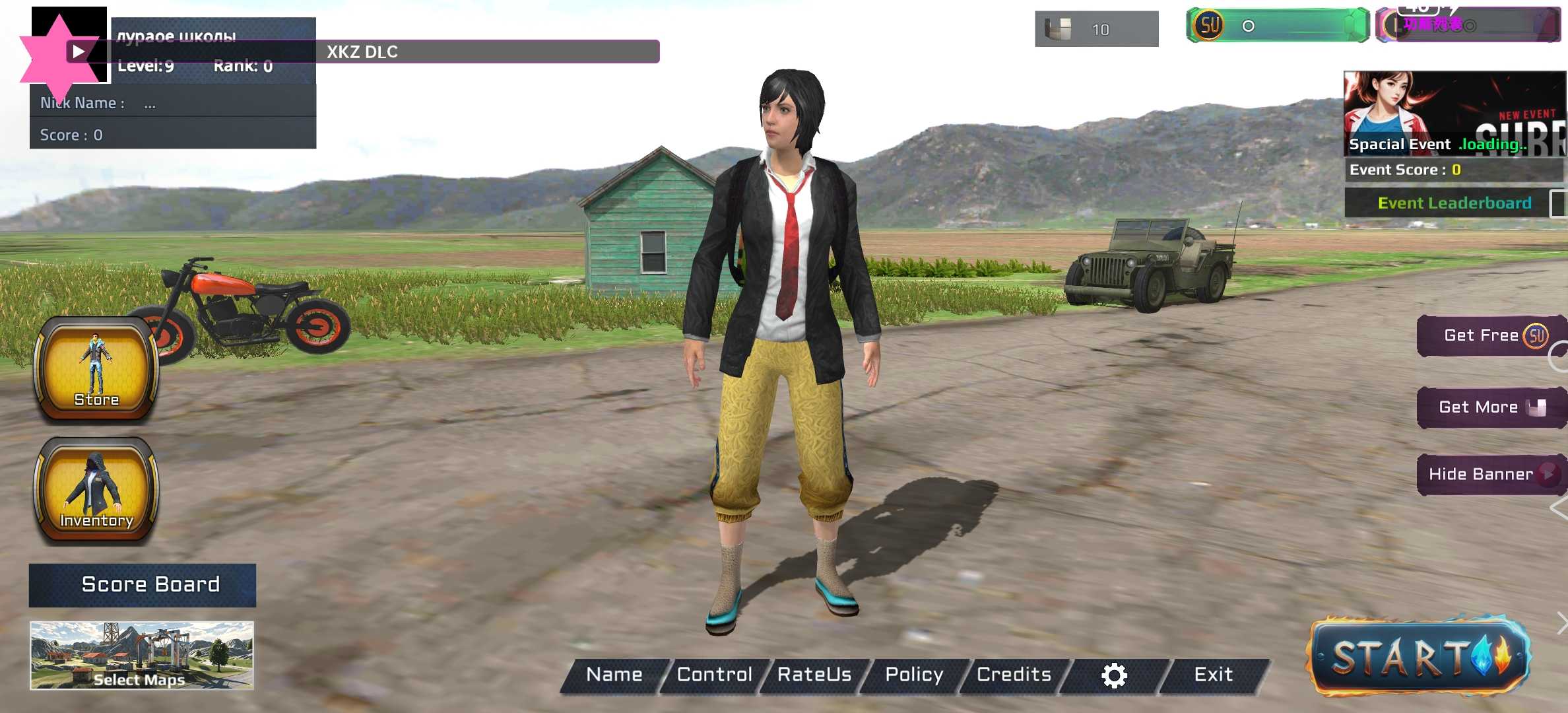1568x713 pixels.
Task: Open the Inventory
Action: [x=96, y=491]
